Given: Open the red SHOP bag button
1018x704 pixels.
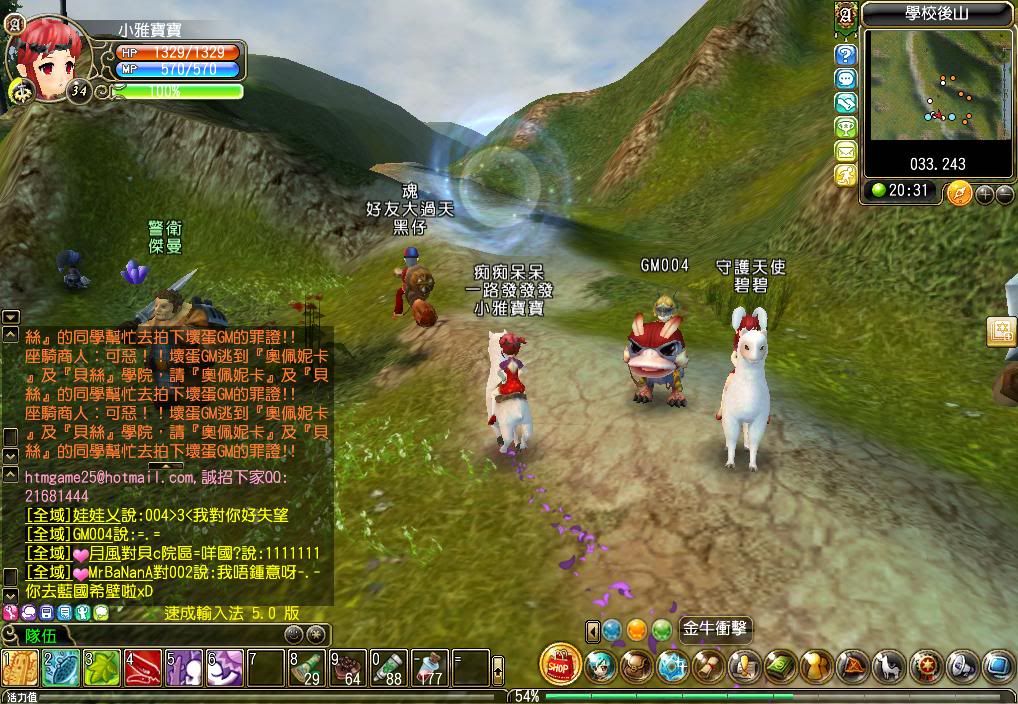Looking at the screenshot, I should (560, 665).
